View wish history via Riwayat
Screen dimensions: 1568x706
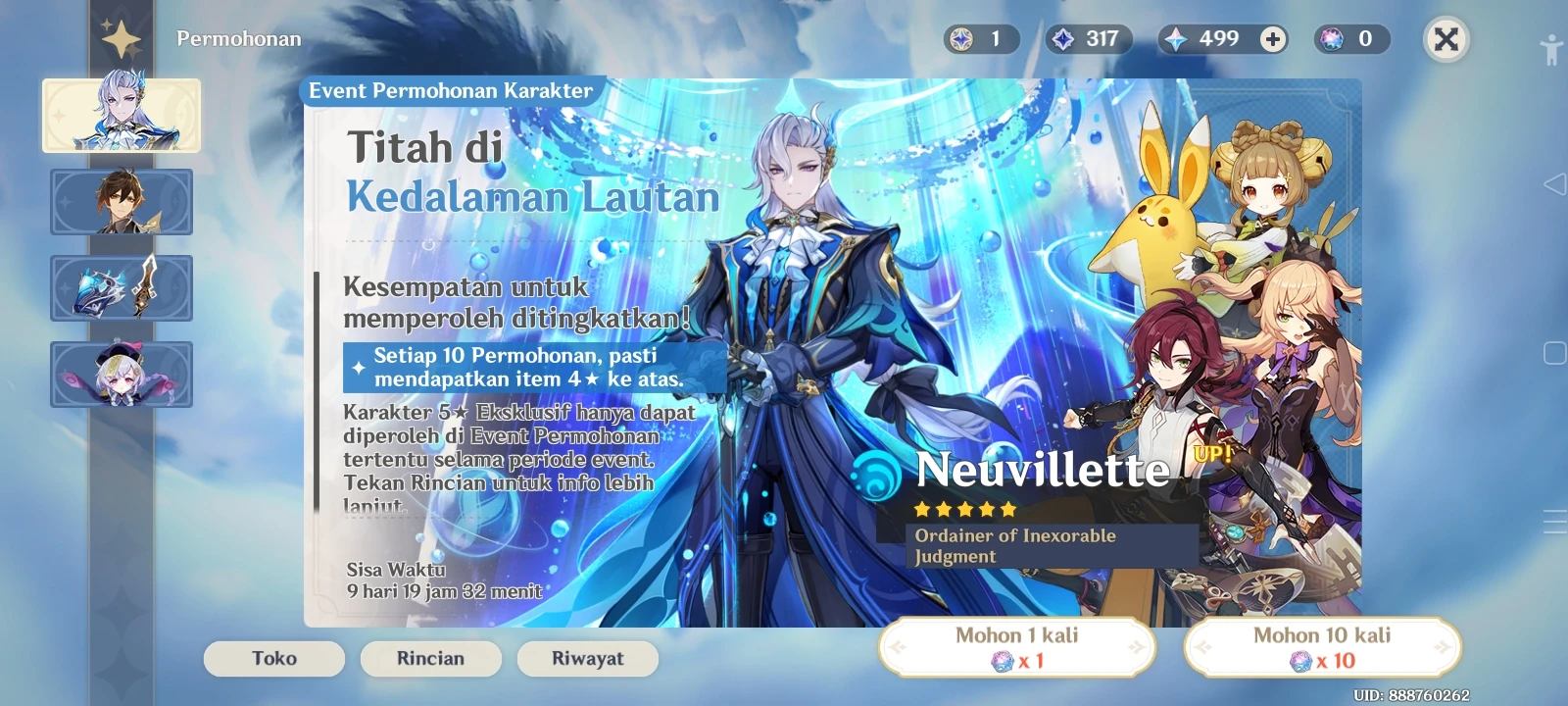[587, 658]
